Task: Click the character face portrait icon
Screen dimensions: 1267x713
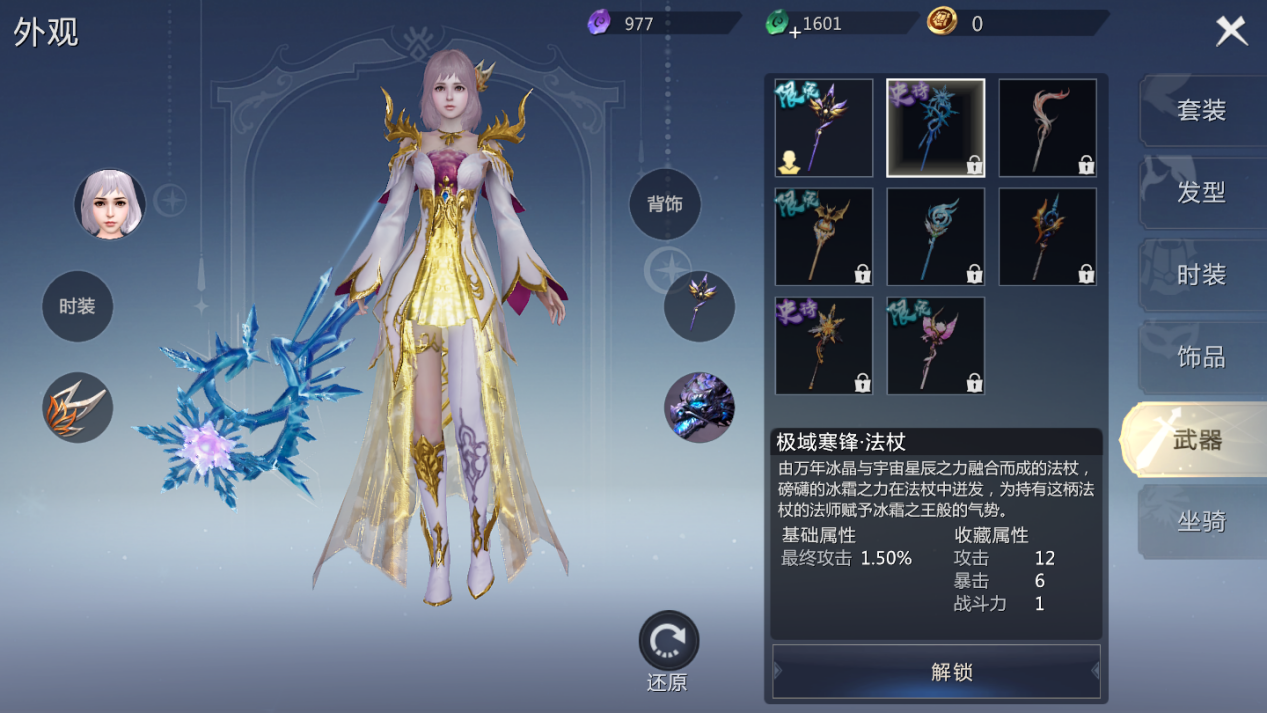Action: pos(110,204)
